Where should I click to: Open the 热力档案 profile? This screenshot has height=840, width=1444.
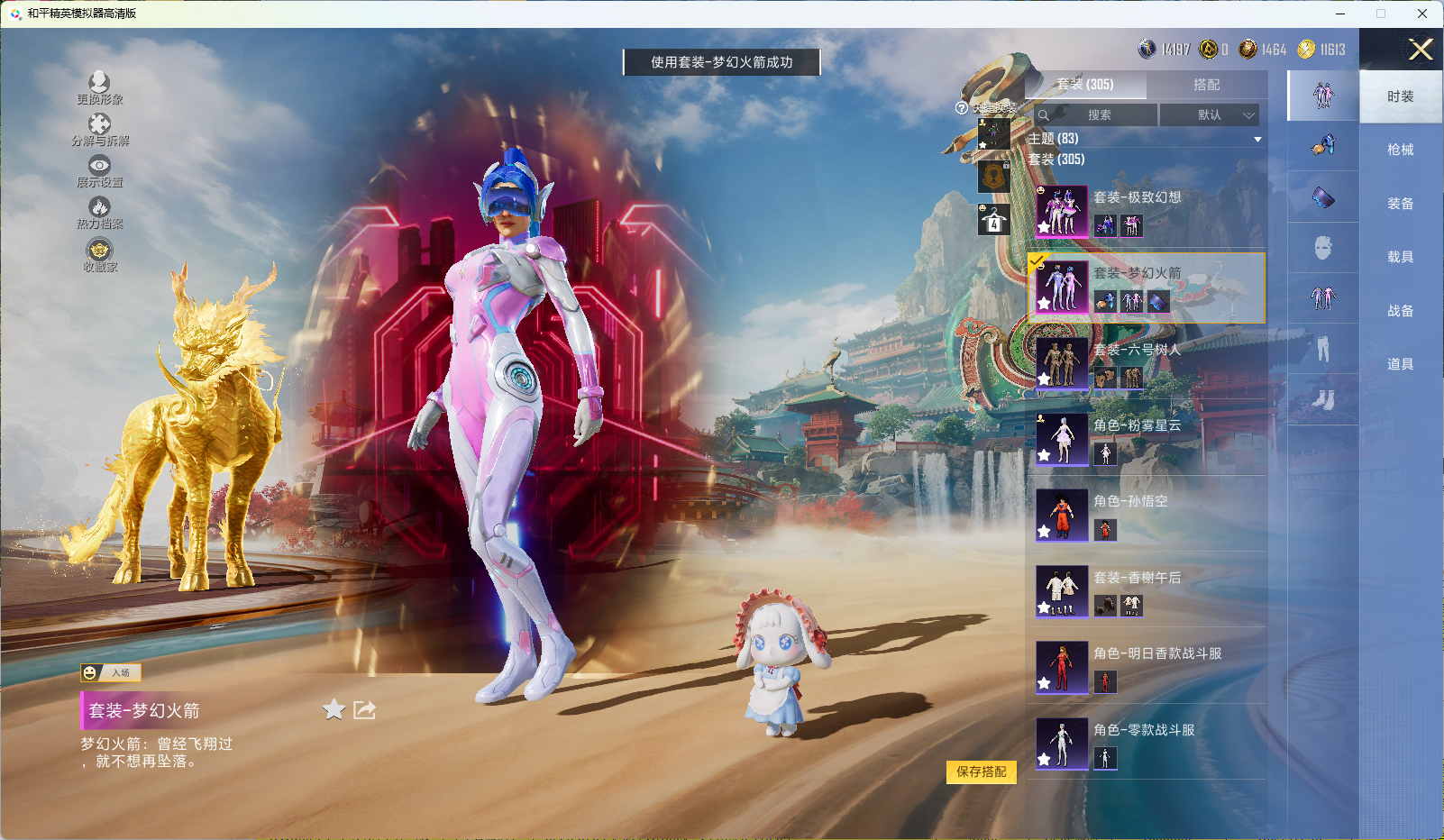pyautogui.click(x=99, y=213)
